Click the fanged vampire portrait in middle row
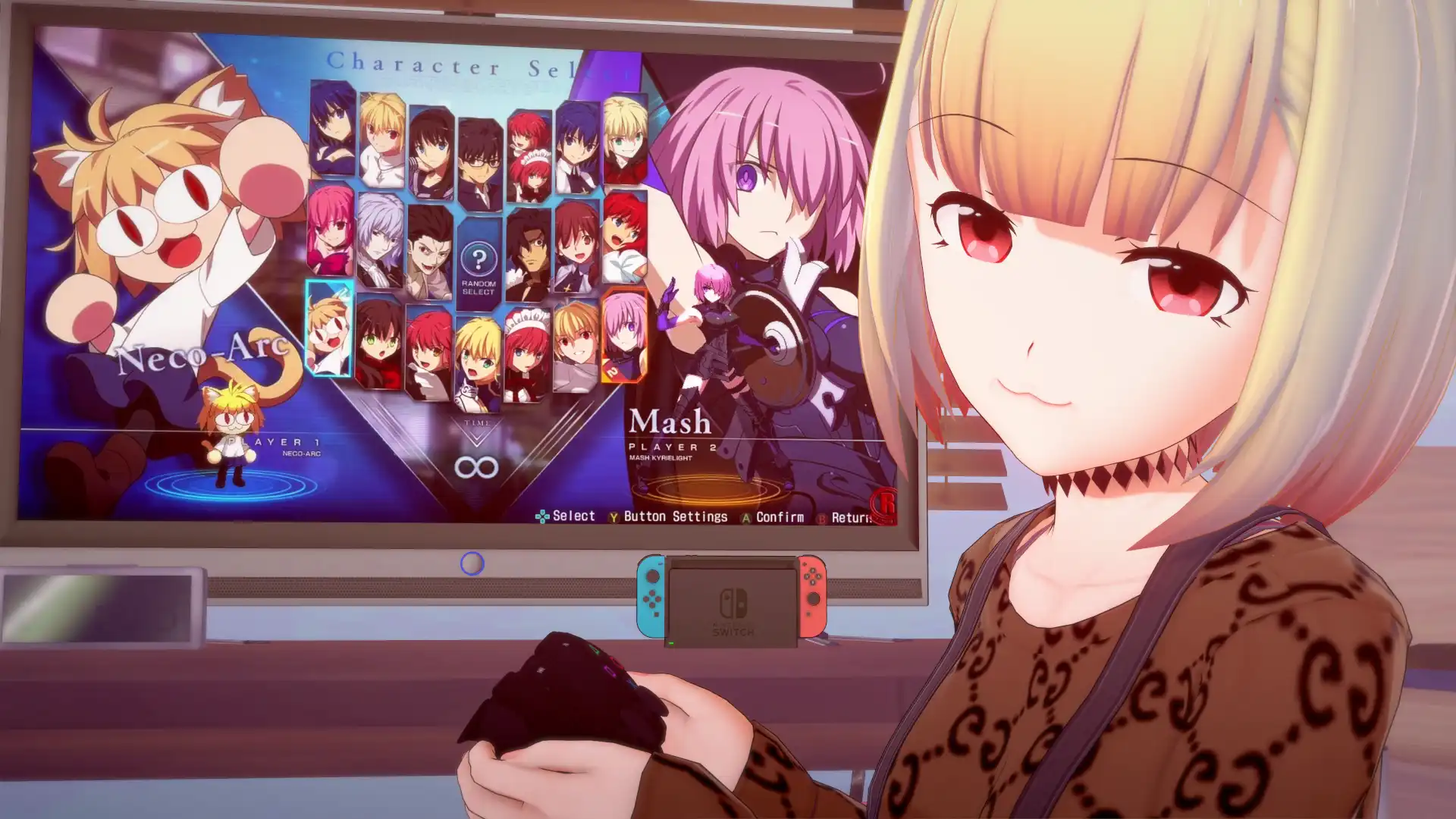This screenshot has width=1456, height=819. pyautogui.click(x=430, y=253)
